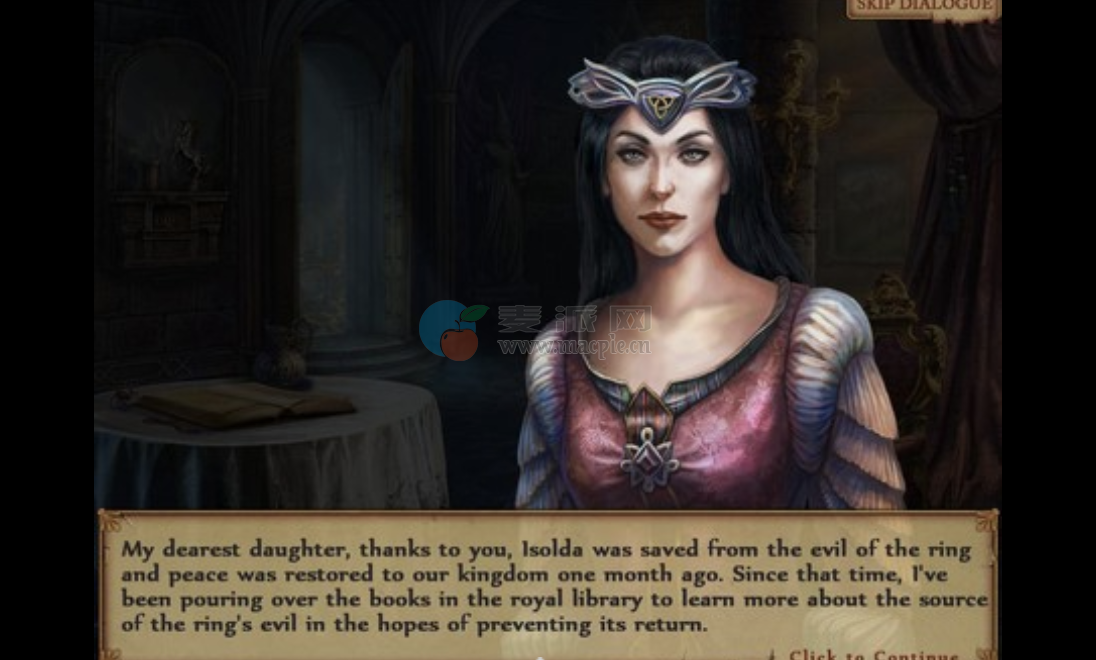This screenshot has height=660, width=1096.
Task: Click to Continue the conversation
Action: coord(872,654)
